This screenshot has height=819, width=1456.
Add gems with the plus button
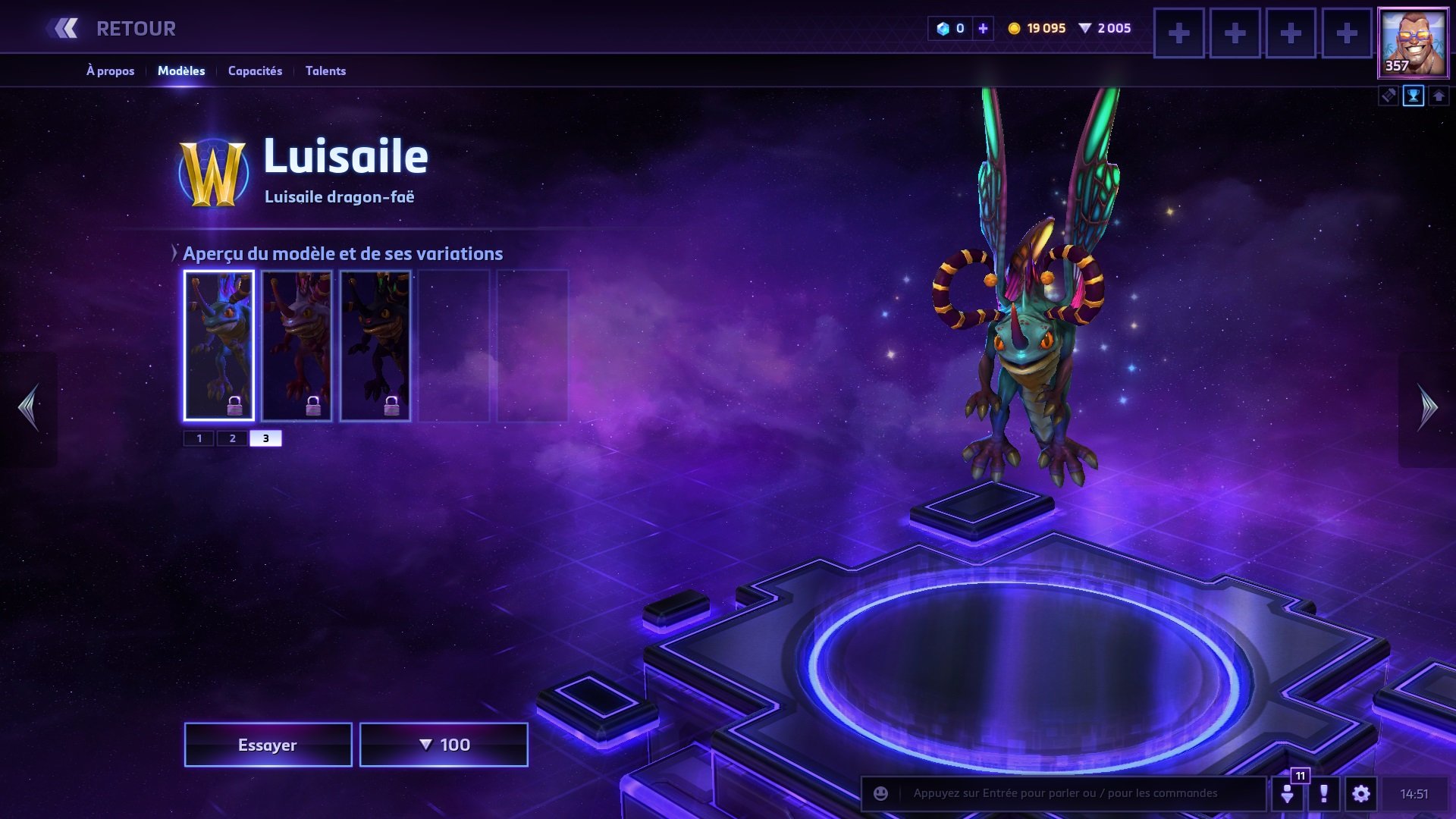[983, 28]
